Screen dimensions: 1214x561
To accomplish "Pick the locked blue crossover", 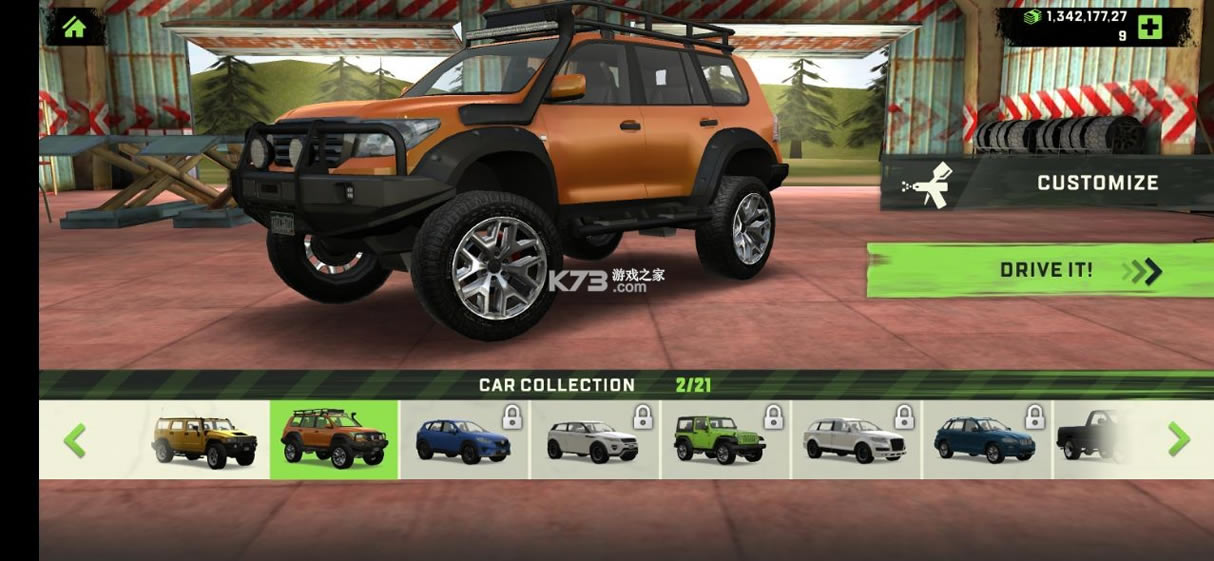I will (x=464, y=440).
